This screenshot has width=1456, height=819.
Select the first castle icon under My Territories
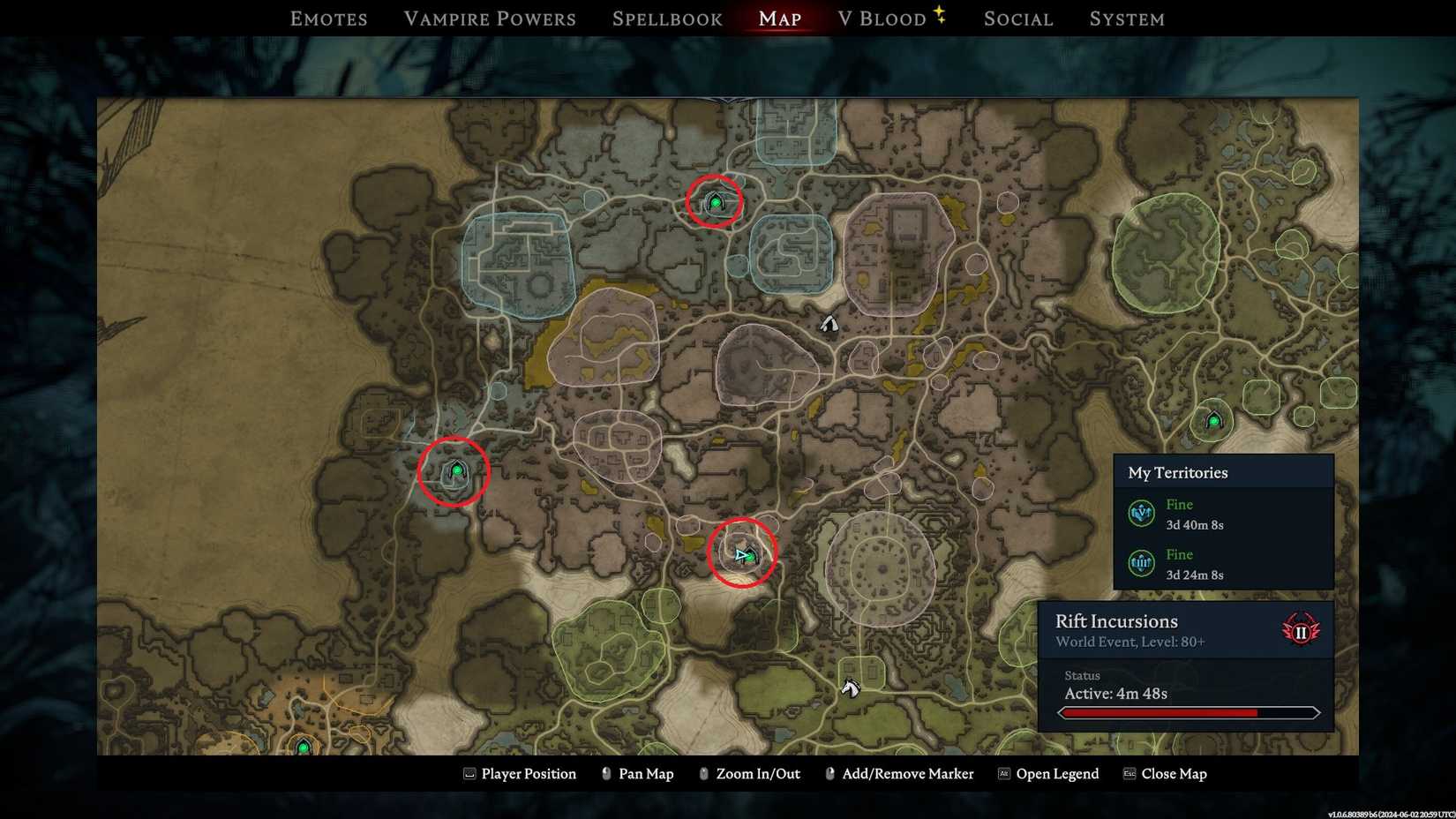(1140, 513)
